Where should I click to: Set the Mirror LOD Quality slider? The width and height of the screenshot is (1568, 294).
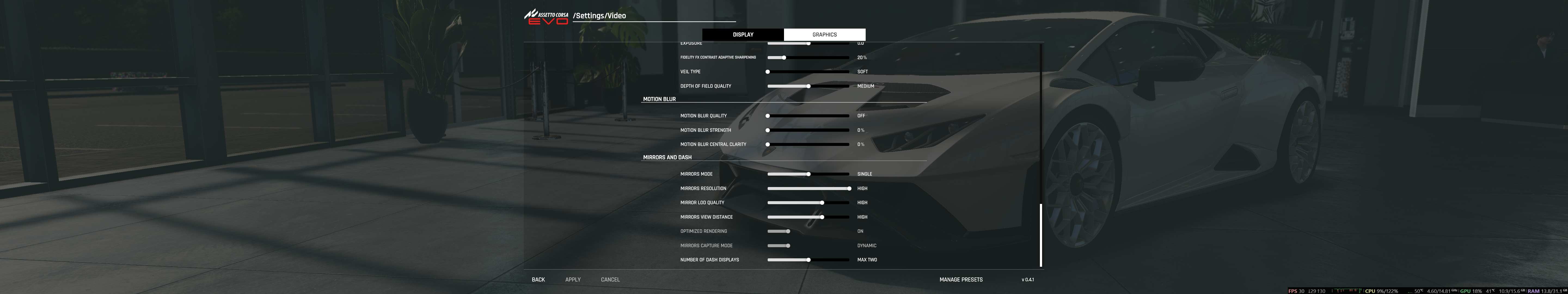pyautogui.click(x=822, y=203)
